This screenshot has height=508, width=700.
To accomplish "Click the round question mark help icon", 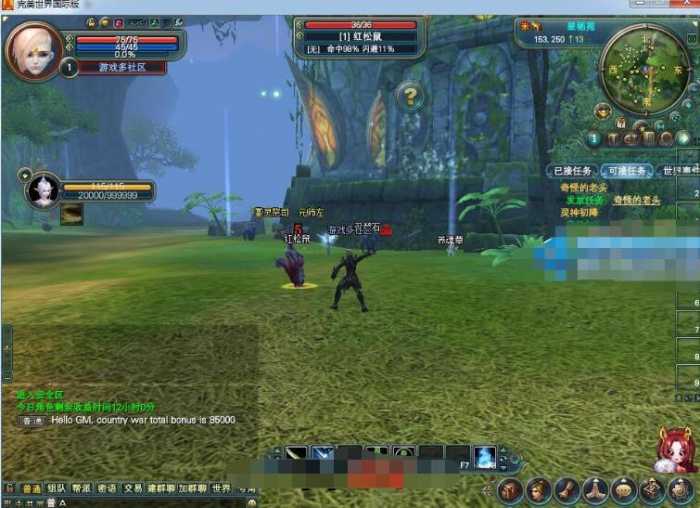I will pyautogui.click(x=410, y=97).
